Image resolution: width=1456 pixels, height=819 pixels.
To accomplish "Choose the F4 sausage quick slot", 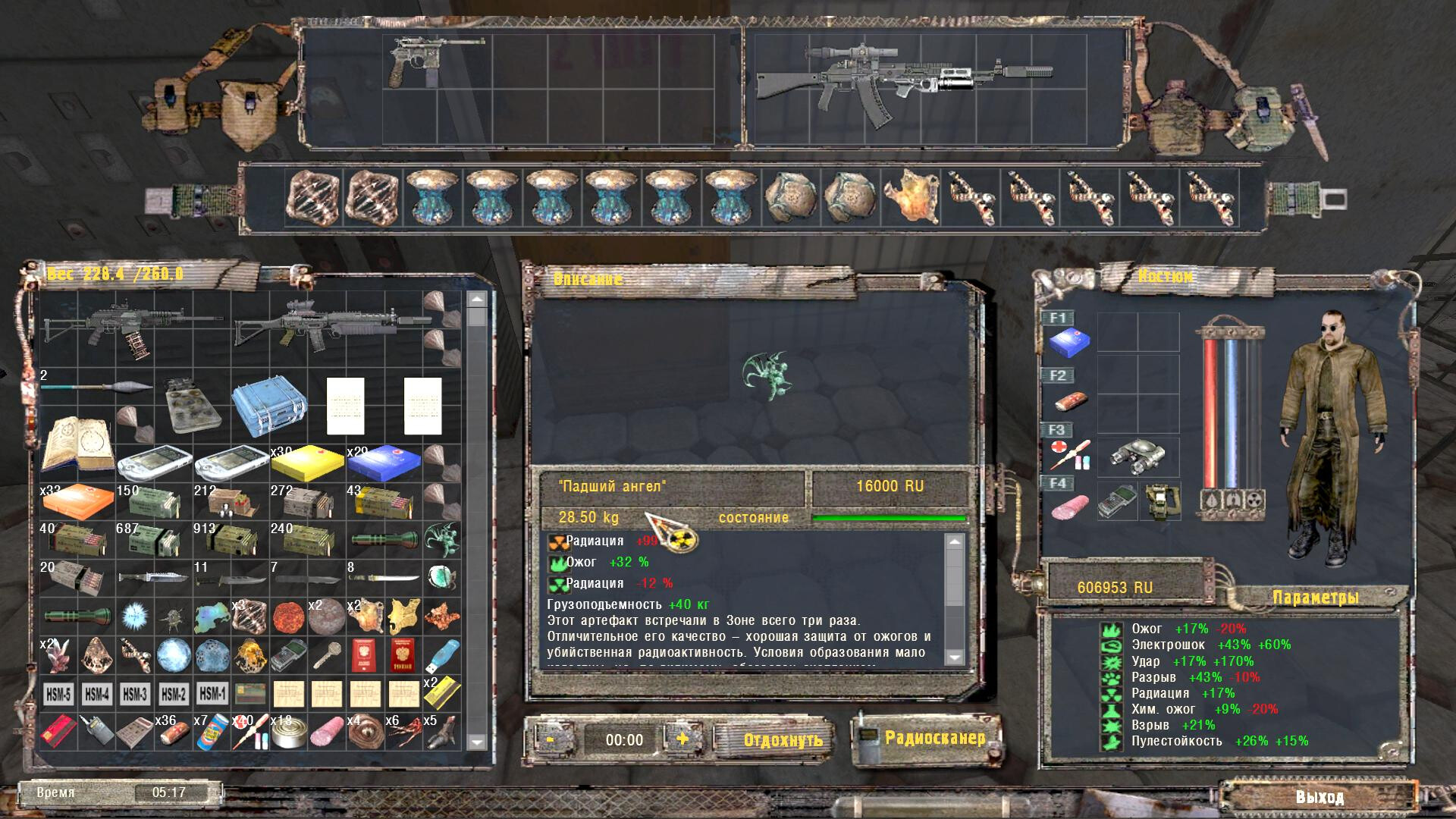I will (1070, 506).
